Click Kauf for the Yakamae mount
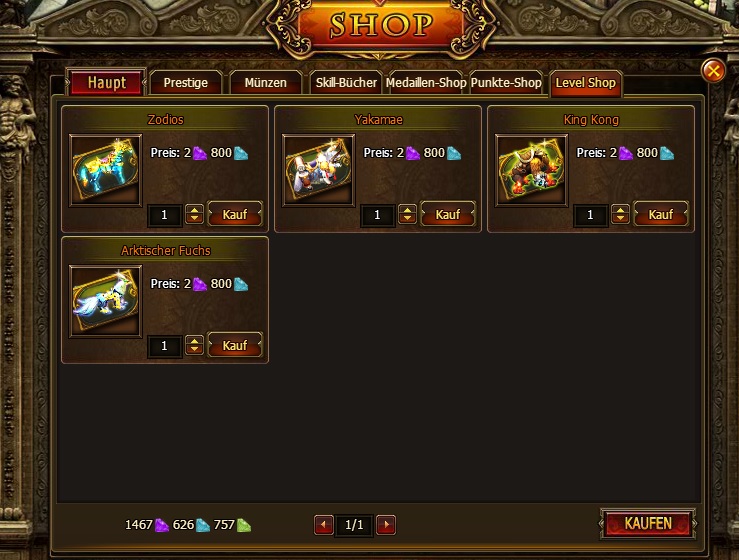739x560 pixels. (x=448, y=214)
